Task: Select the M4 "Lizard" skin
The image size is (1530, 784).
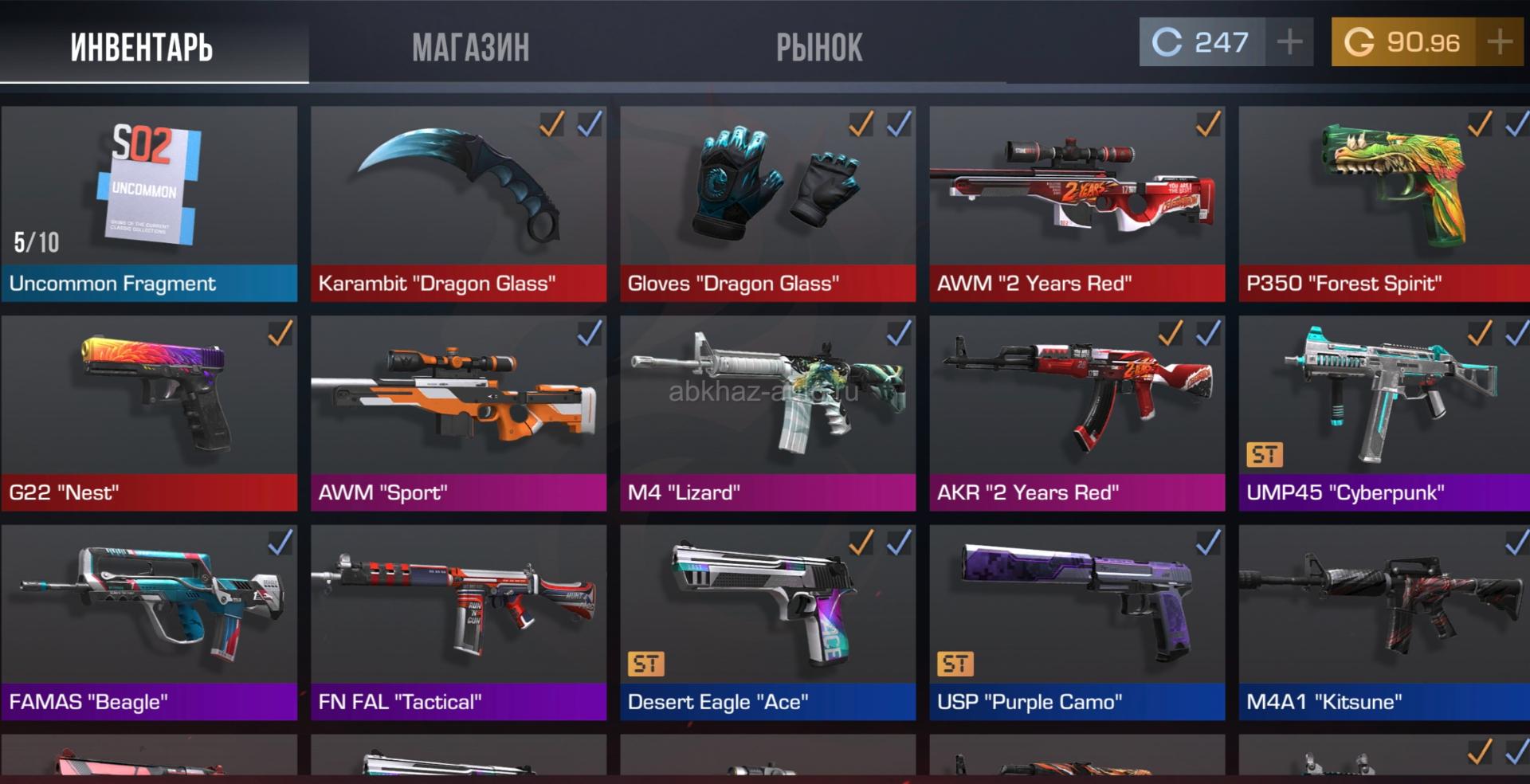Action: (x=767, y=413)
